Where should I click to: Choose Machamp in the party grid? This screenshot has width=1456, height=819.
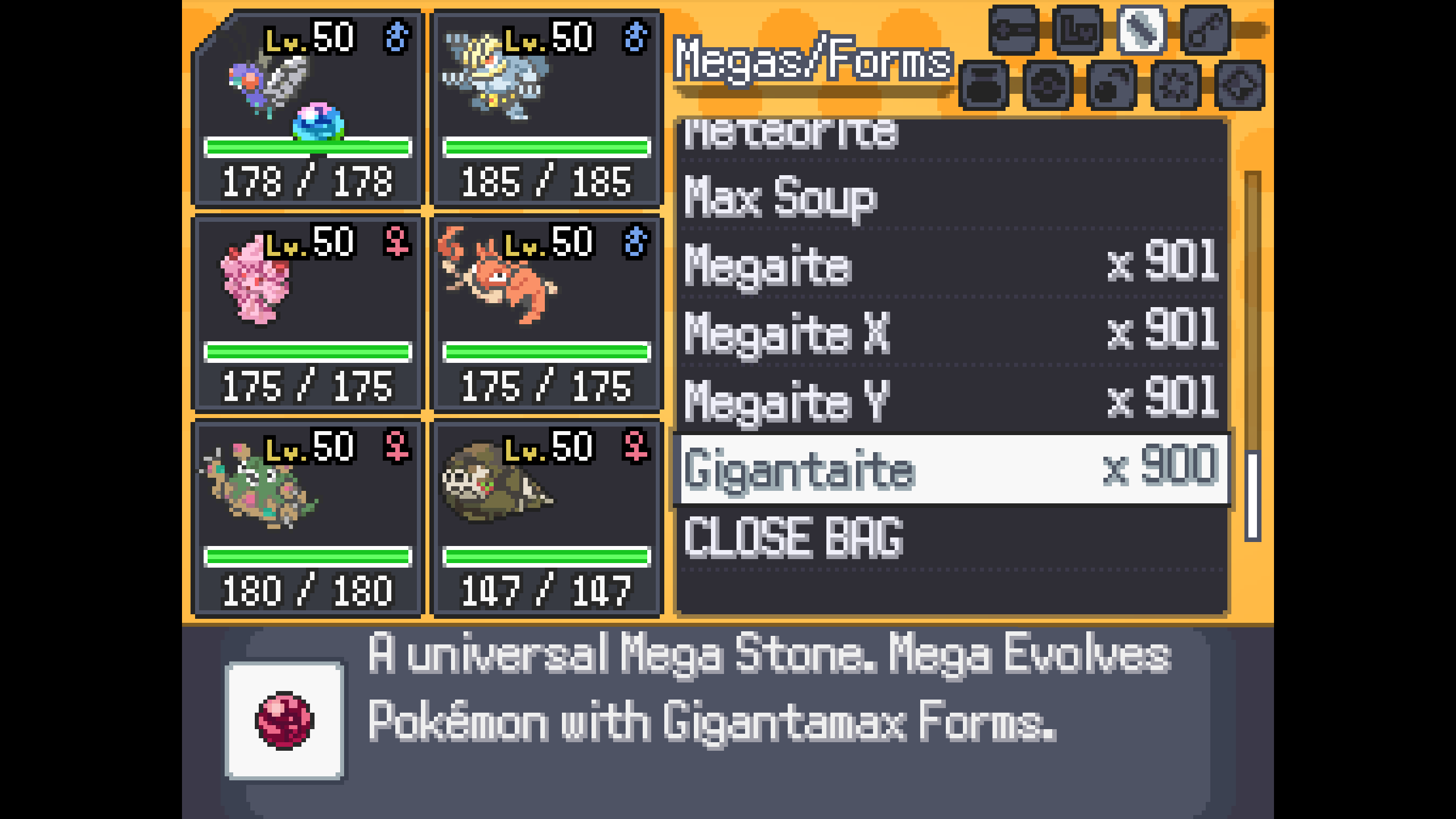click(x=547, y=108)
